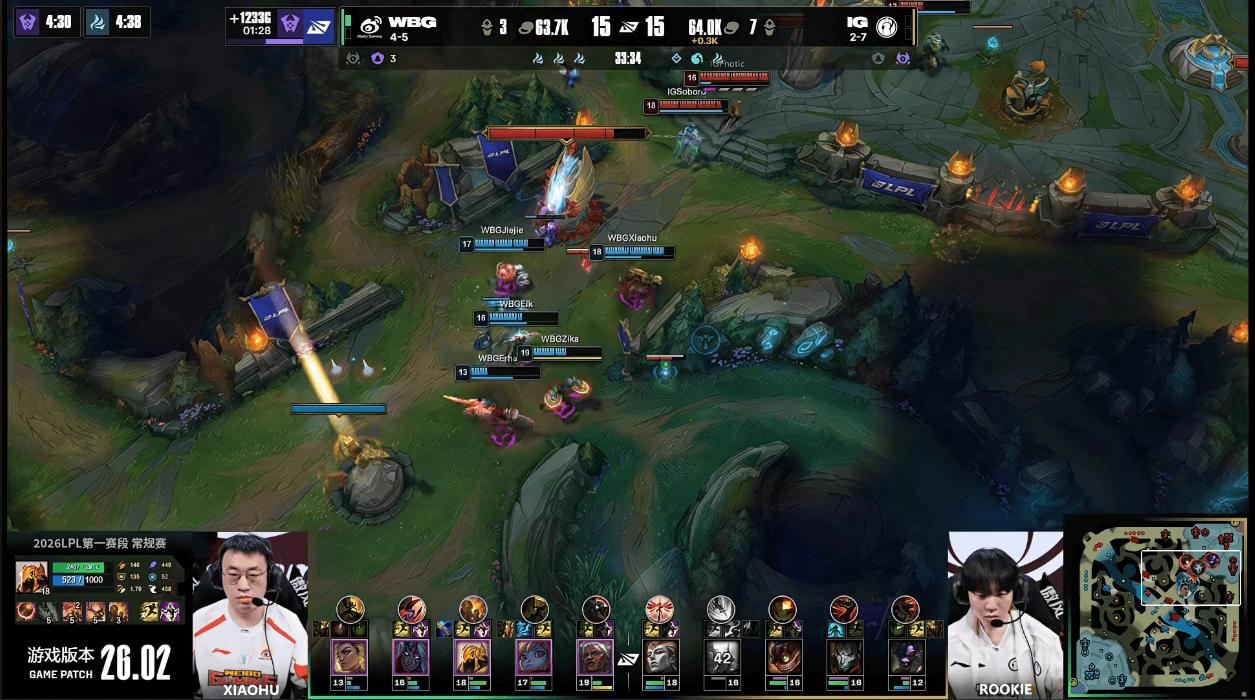Select Azir's ultimate ability icon at rank 3
Viewport: 1255px width, 700px height.
[x=118, y=611]
